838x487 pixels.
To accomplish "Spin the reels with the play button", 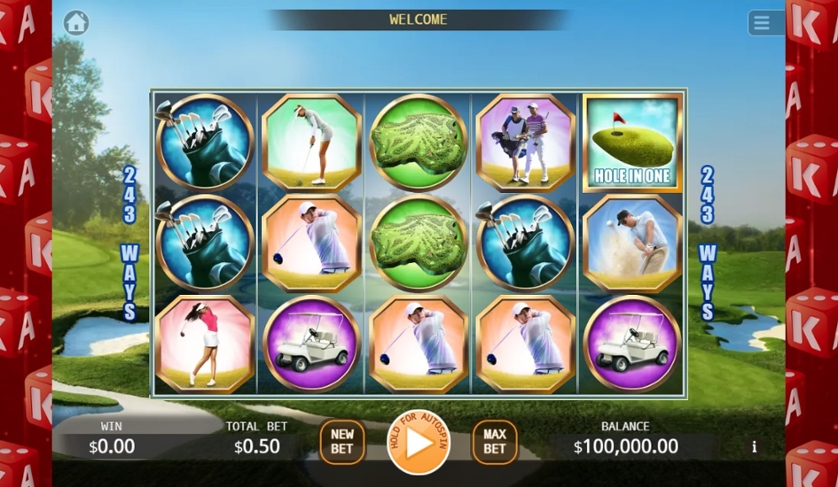I will pos(418,442).
